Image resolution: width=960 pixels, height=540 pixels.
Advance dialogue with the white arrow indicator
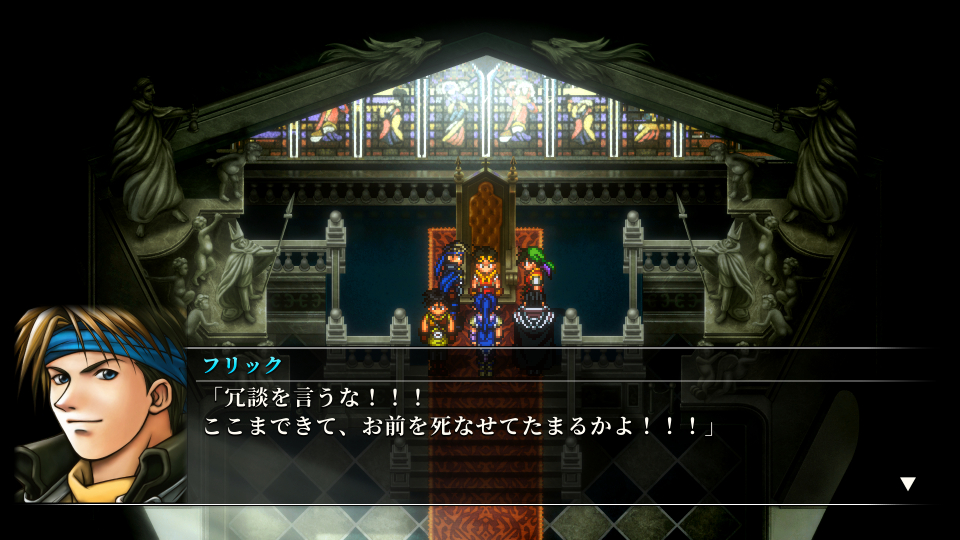click(x=907, y=484)
